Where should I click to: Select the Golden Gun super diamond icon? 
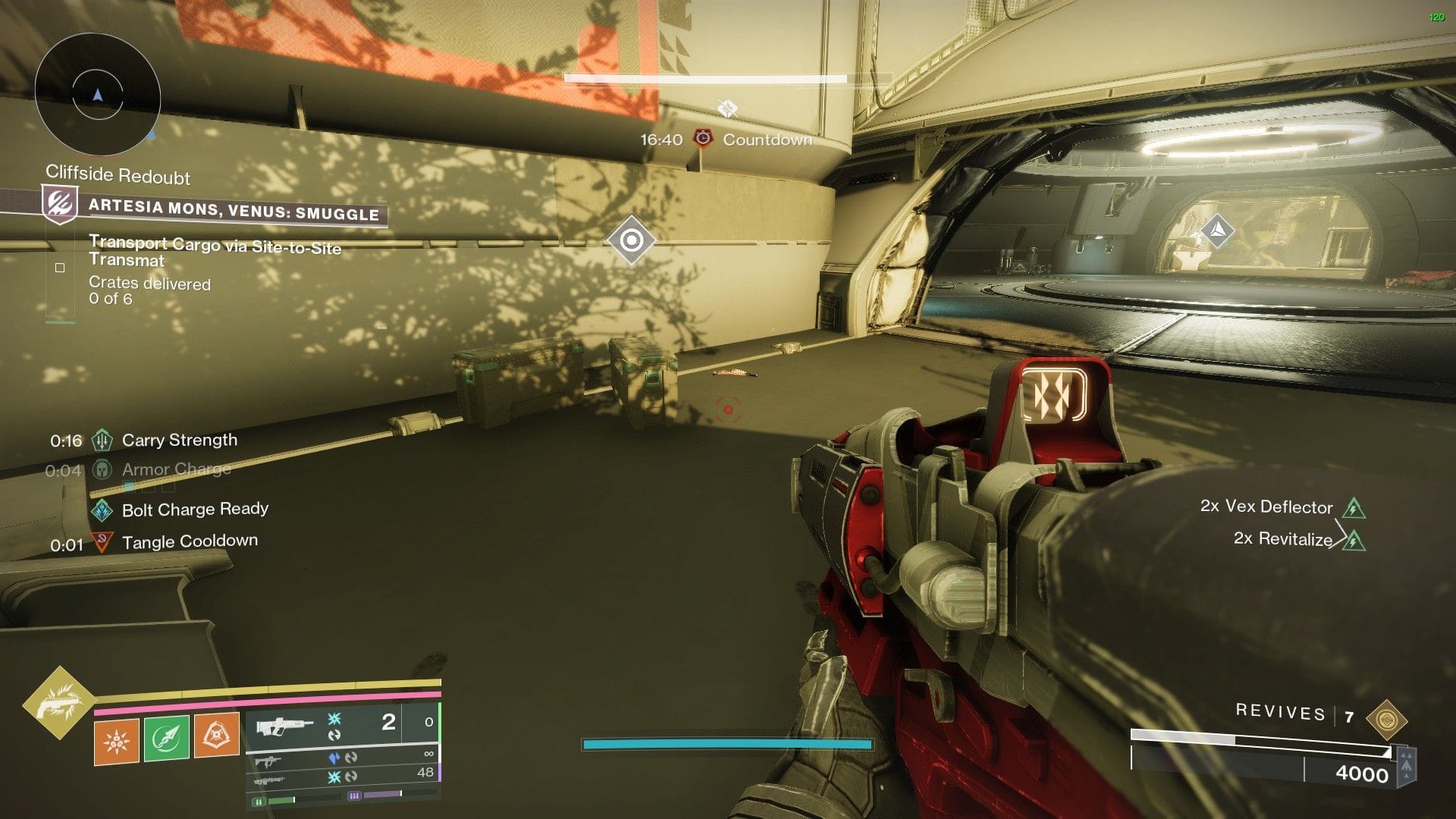(x=59, y=704)
